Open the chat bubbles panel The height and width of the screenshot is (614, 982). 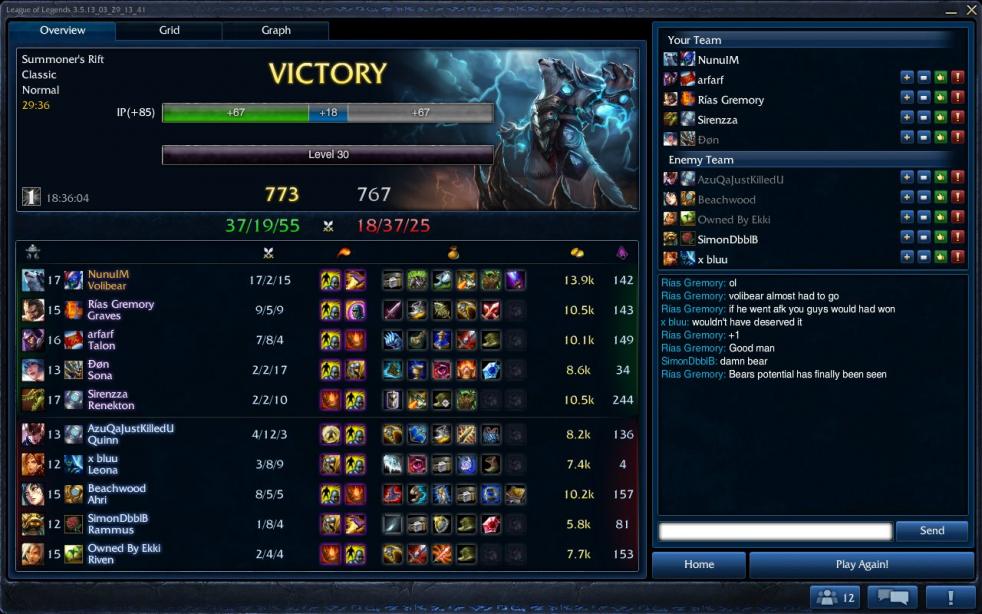[891, 597]
